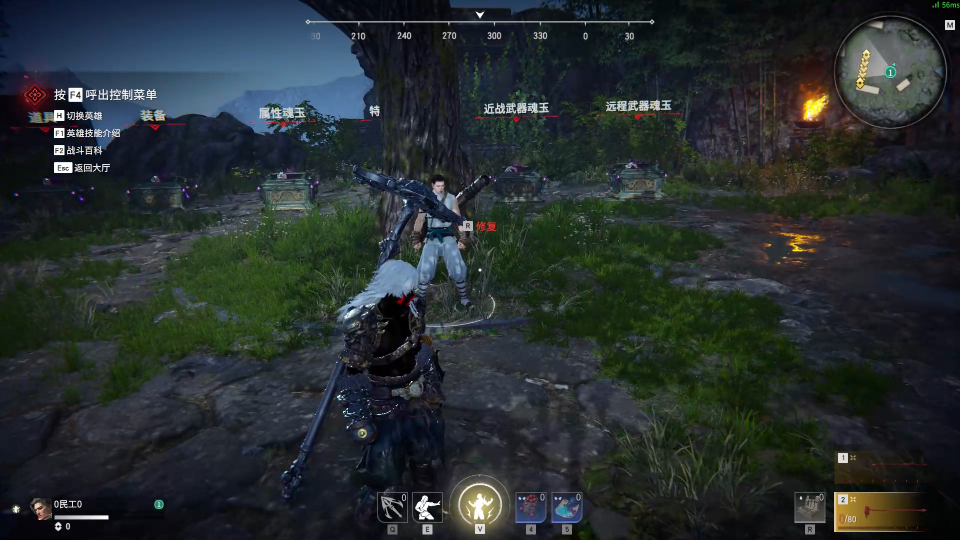Viewport: 960px width, 540px height.
Task: Select the highlighted weapon slot 2
Action: 883,511
